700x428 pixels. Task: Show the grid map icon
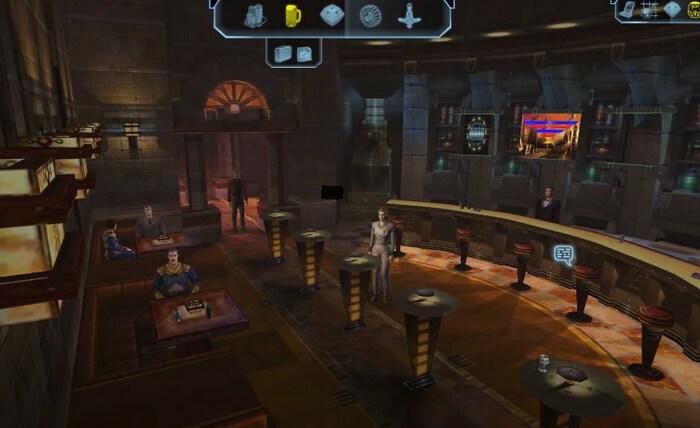[x=650, y=9]
